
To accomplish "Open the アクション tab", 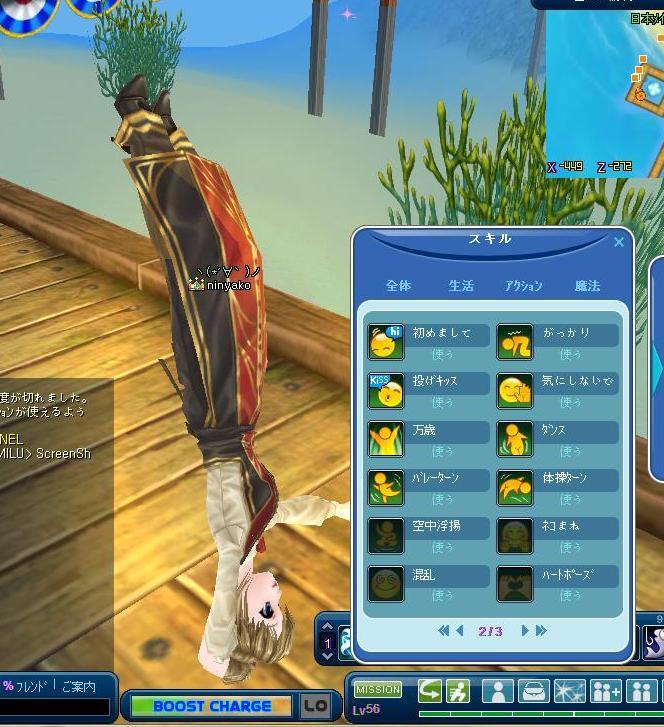I will point(524,286).
